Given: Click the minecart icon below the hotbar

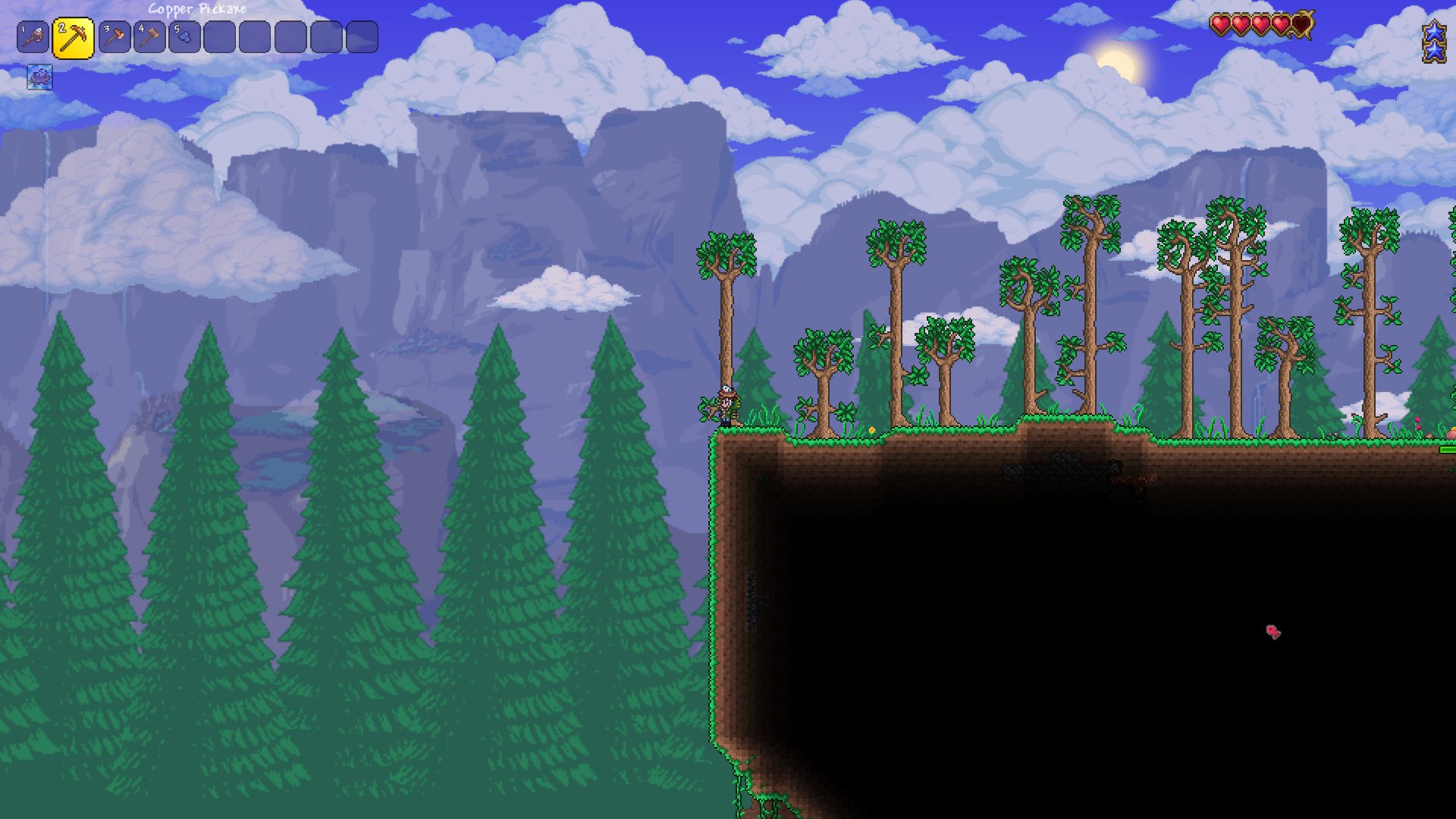Looking at the screenshot, I should pyautogui.click(x=39, y=77).
